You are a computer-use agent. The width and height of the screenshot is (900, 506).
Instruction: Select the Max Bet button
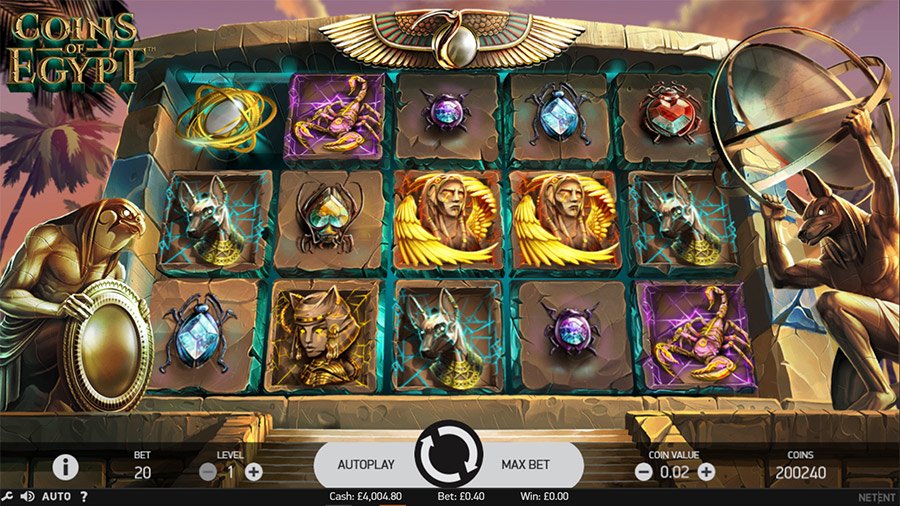tap(531, 465)
